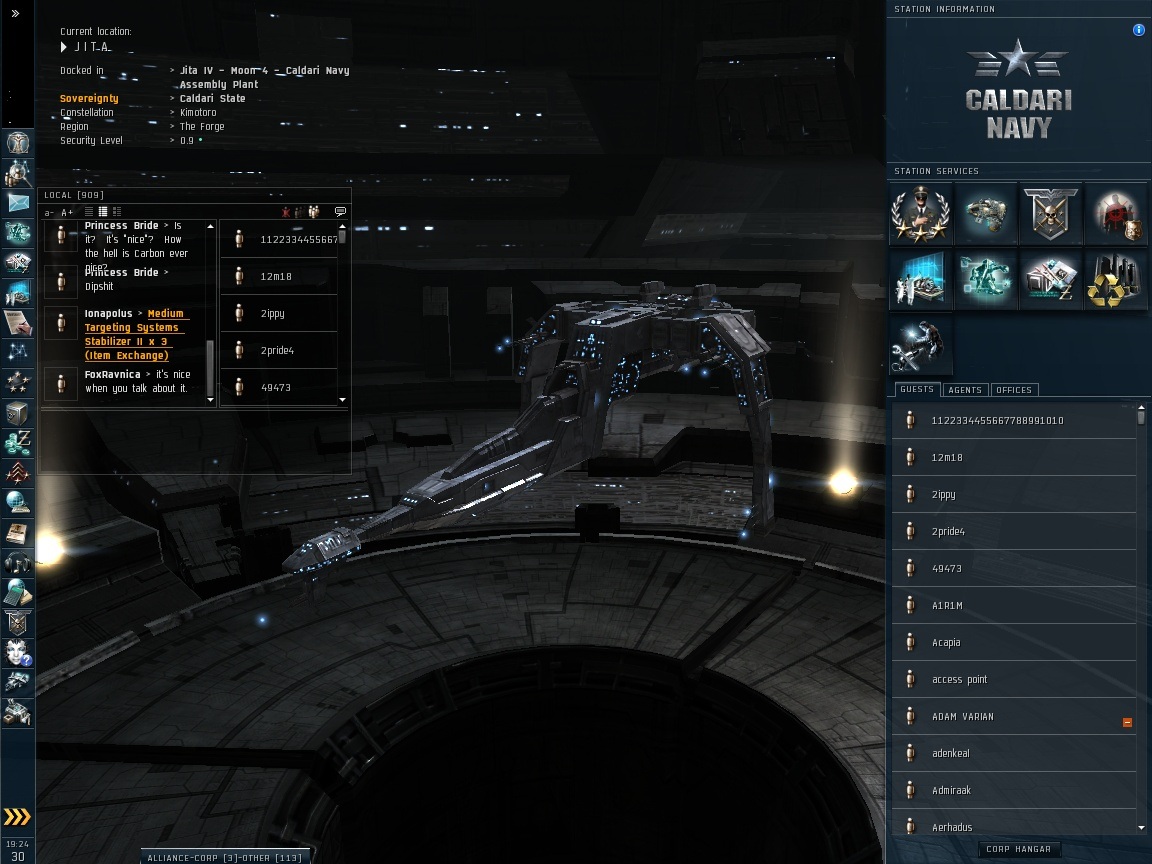Open the Corp Hangar button
This screenshot has width=1152, height=864.
click(1018, 849)
